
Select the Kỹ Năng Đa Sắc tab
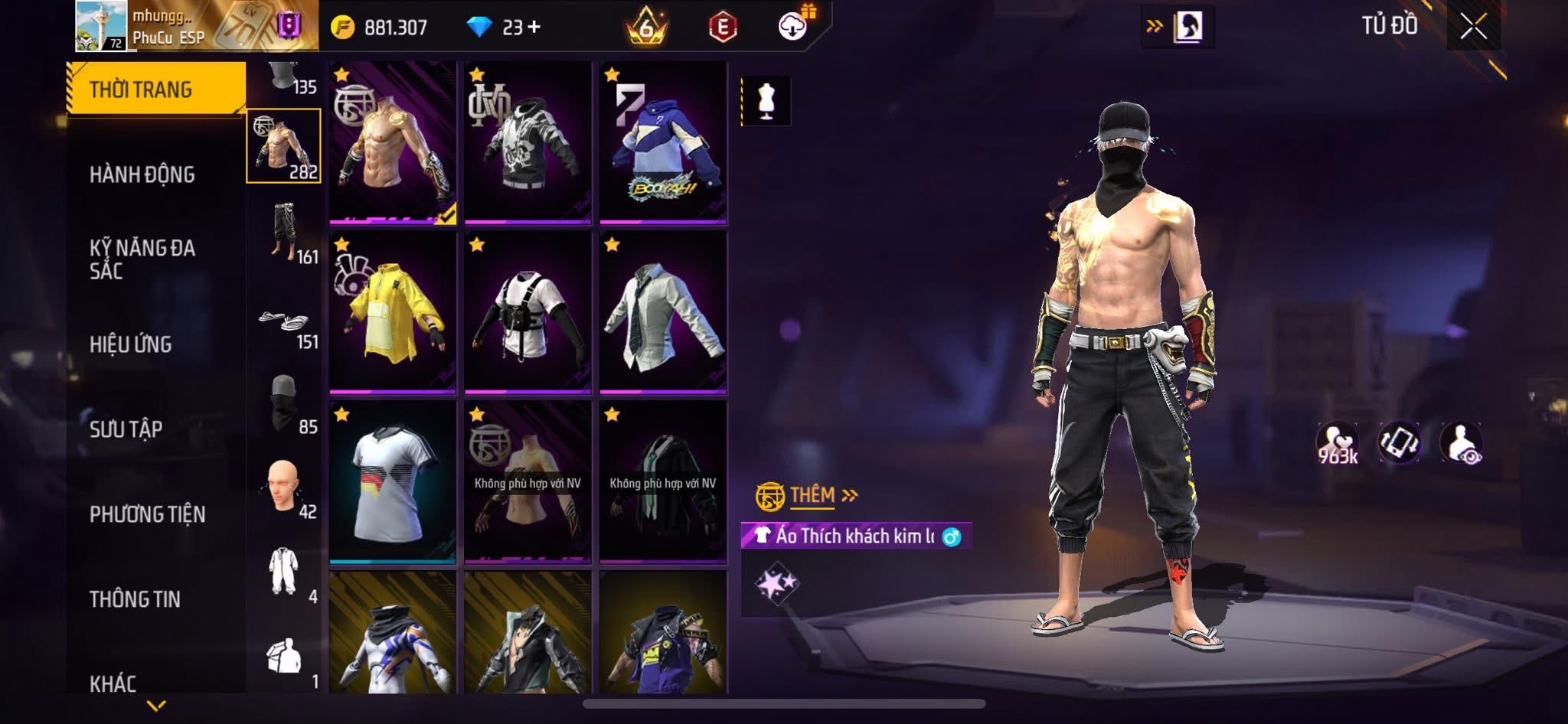(x=142, y=259)
